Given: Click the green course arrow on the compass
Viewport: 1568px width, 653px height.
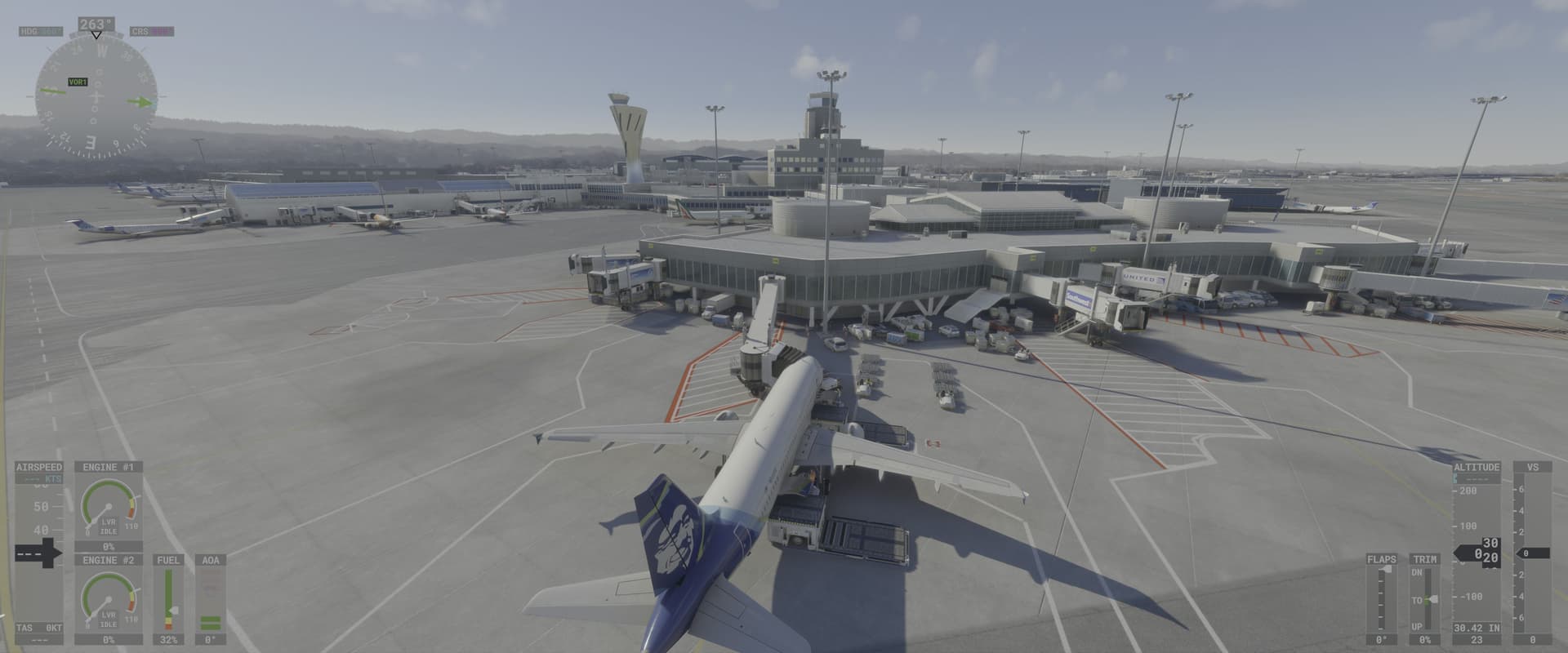Looking at the screenshot, I should click(x=139, y=102).
